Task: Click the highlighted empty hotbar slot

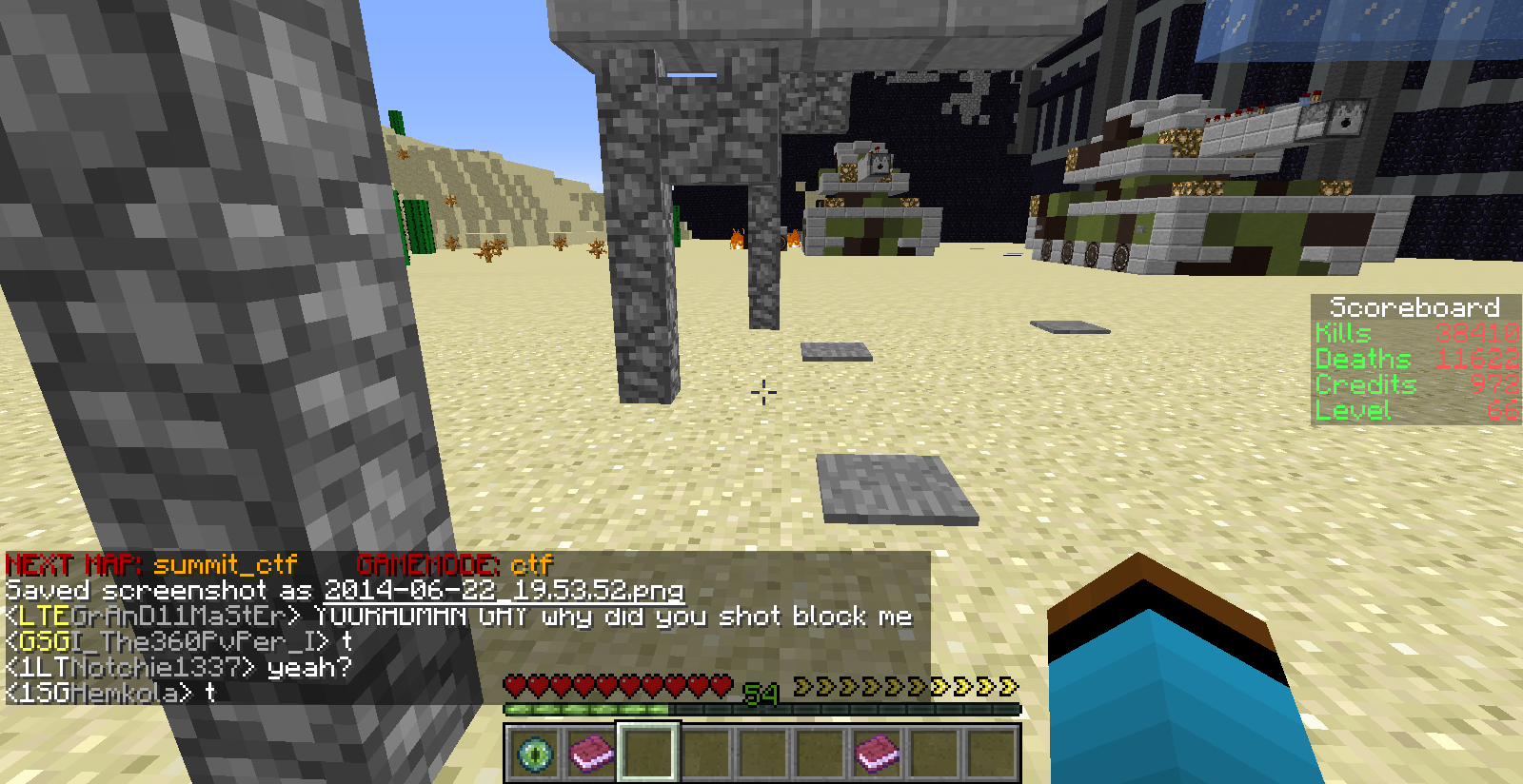Action: [648, 754]
